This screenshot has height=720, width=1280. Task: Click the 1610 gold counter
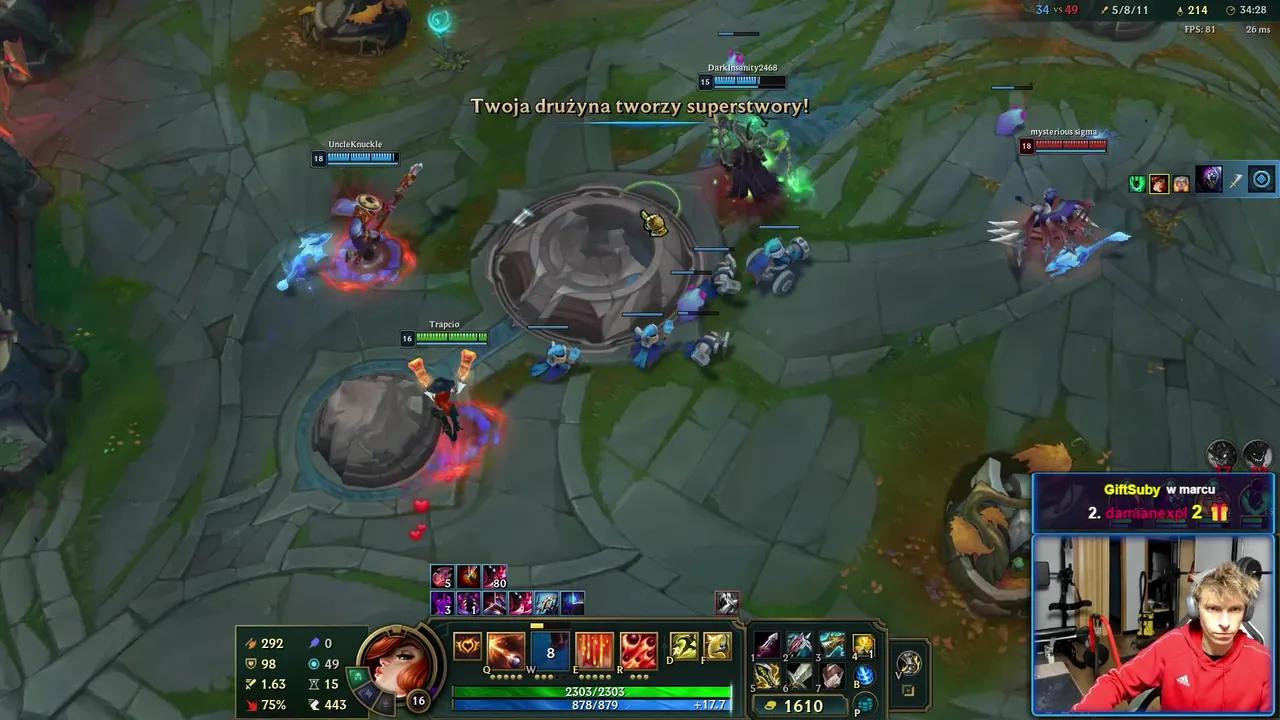tap(804, 705)
